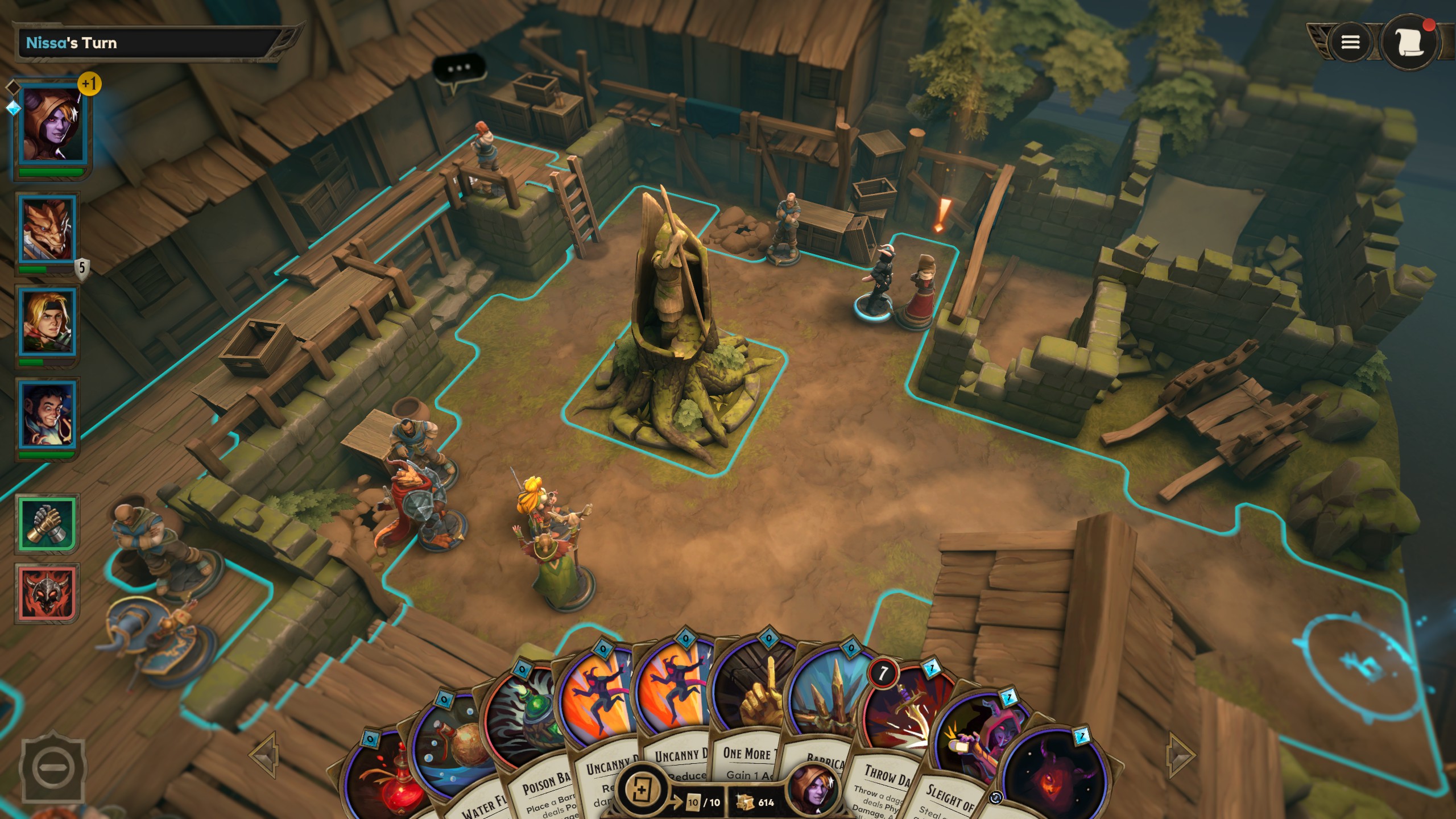Show next cards with the right arrow
This screenshot has height=819, width=1456.
(x=1181, y=754)
